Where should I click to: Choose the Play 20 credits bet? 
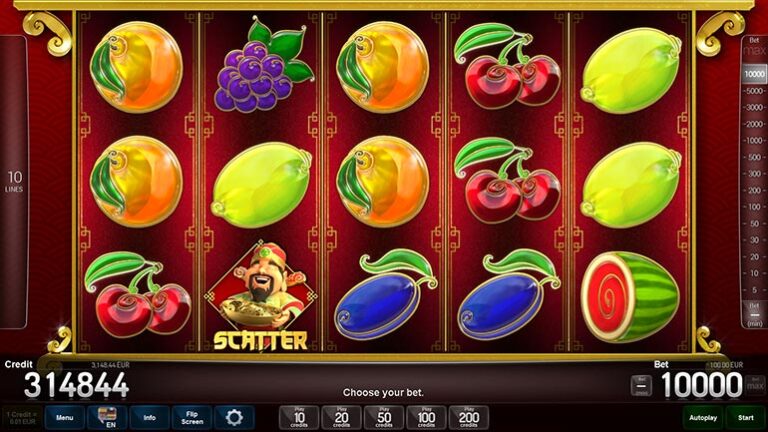[x=341, y=418]
